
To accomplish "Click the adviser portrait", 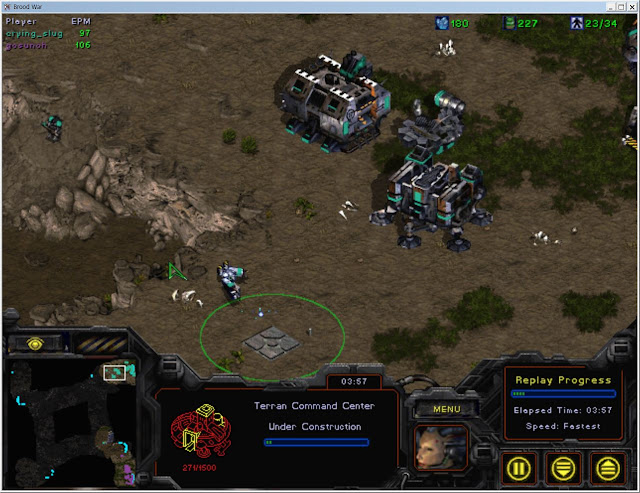I will click(x=441, y=449).
